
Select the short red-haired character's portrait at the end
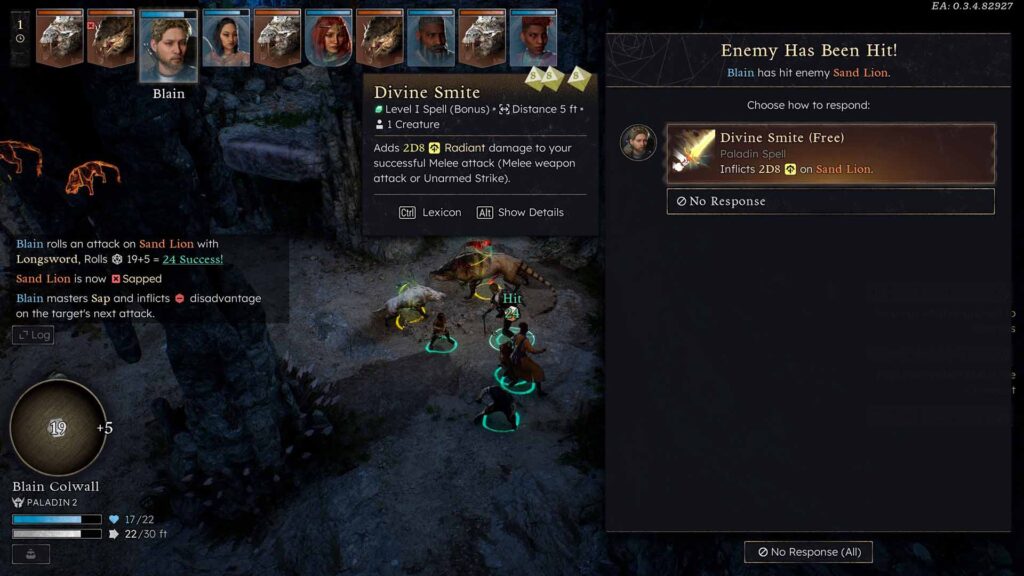[x=533, y=39]
